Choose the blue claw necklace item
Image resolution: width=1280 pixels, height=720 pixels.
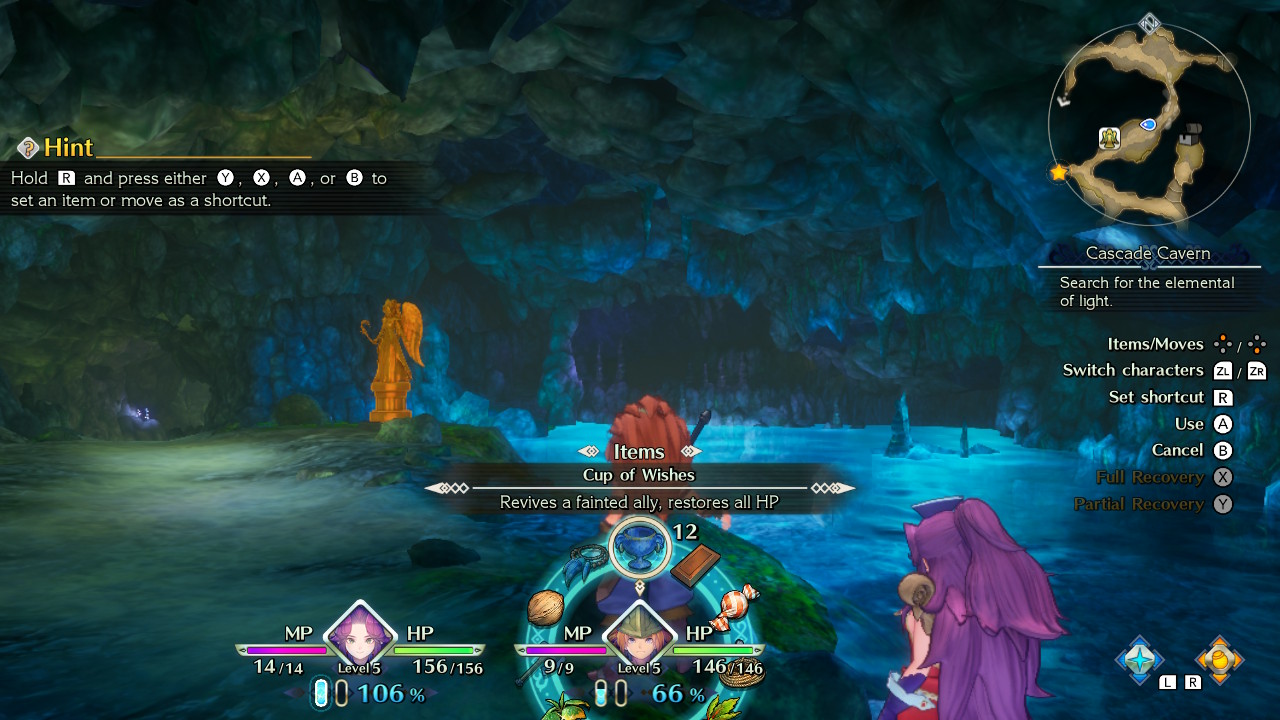tap(582, 566)
